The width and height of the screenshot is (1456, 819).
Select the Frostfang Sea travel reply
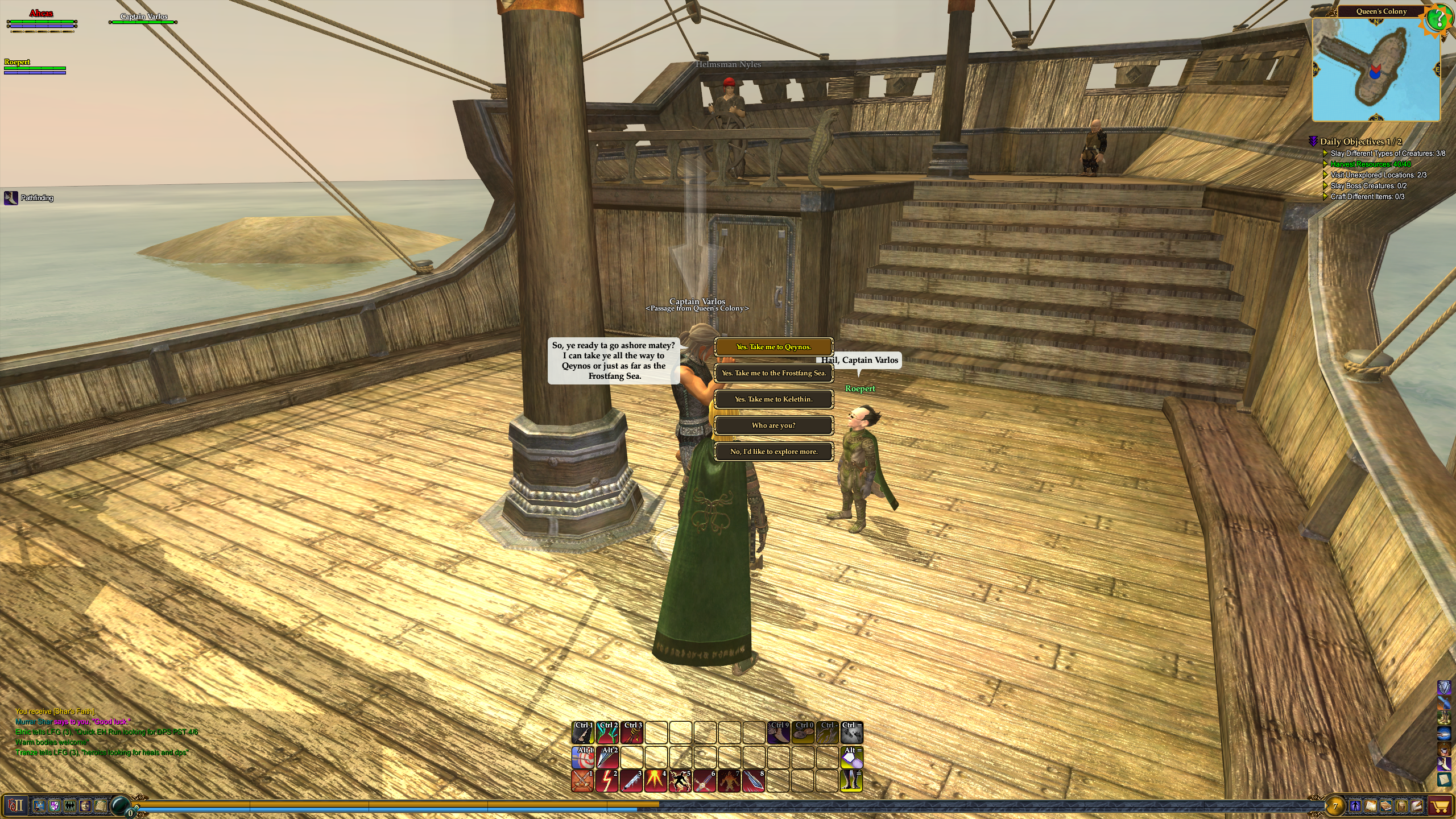(773, 373)
